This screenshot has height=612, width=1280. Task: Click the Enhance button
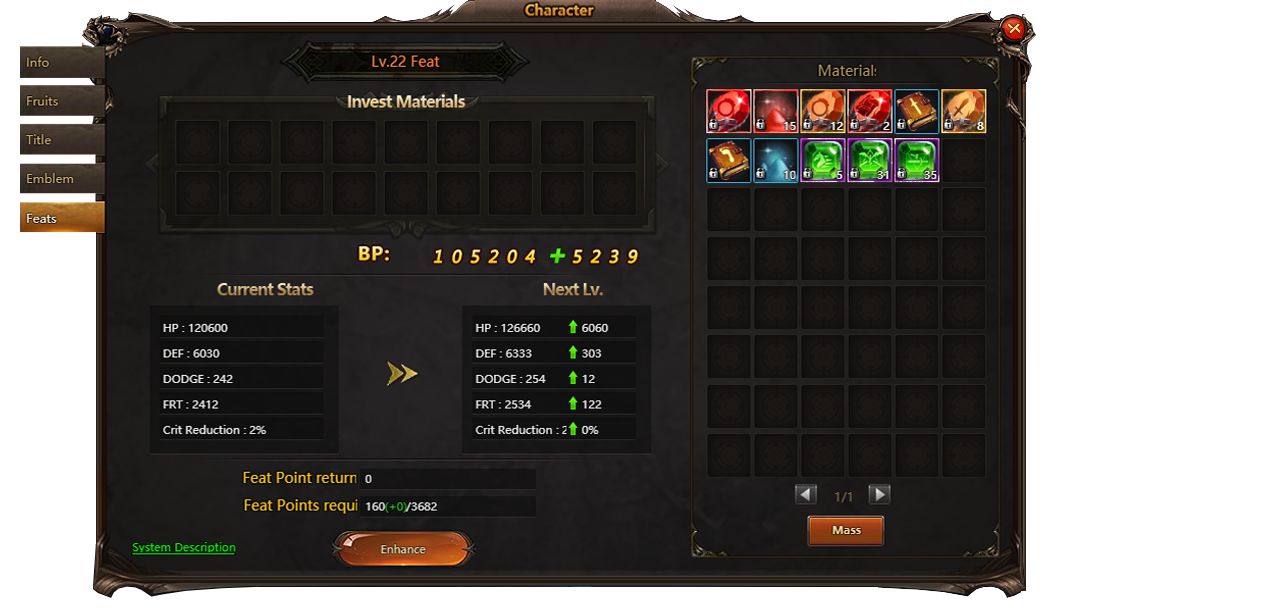[403, 549]
